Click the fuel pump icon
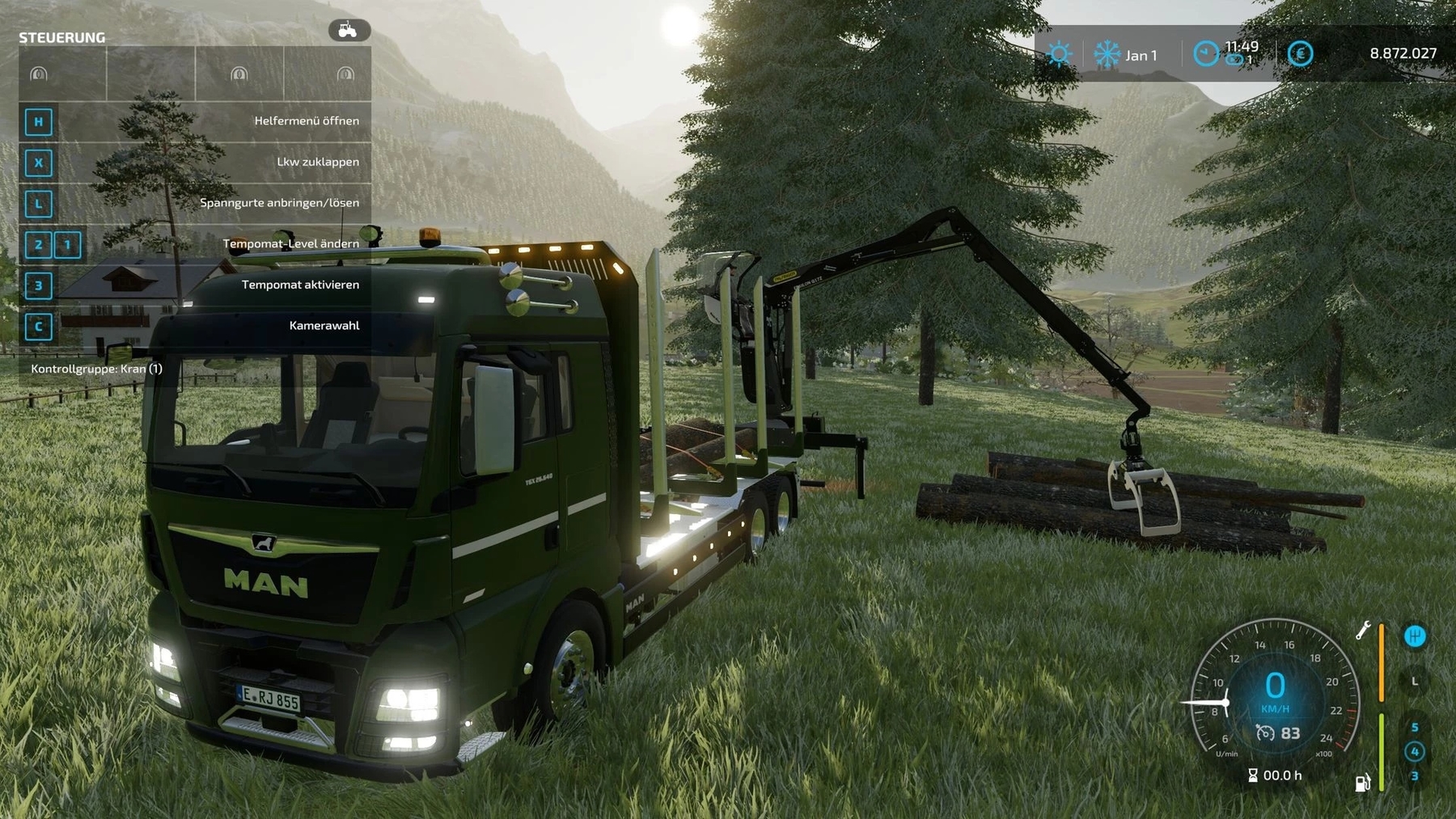This screenshot has height=819, width=1456. [x=1363, y=782]
